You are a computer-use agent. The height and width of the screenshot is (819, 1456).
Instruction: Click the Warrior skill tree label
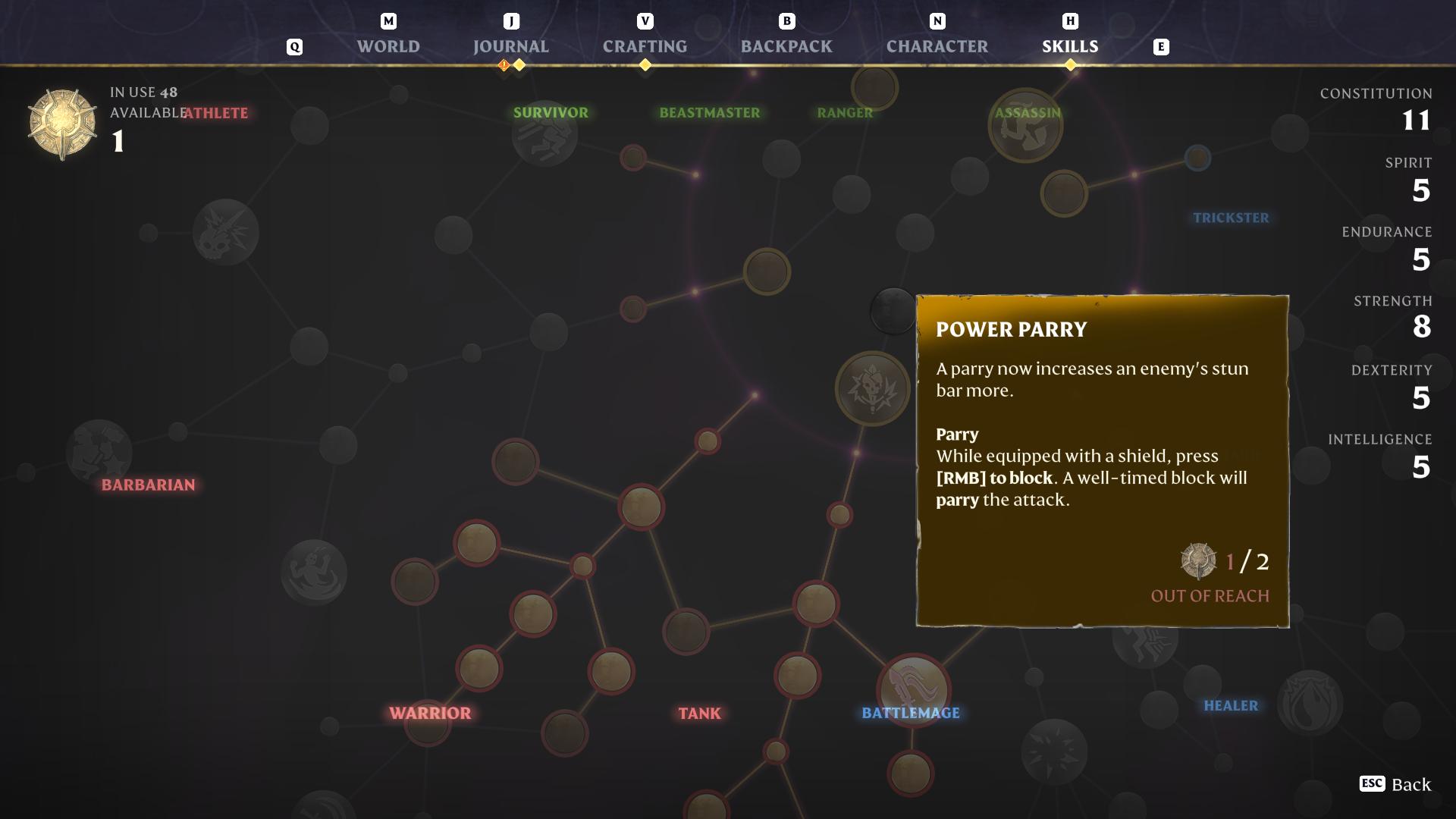[x=428, y=713]
